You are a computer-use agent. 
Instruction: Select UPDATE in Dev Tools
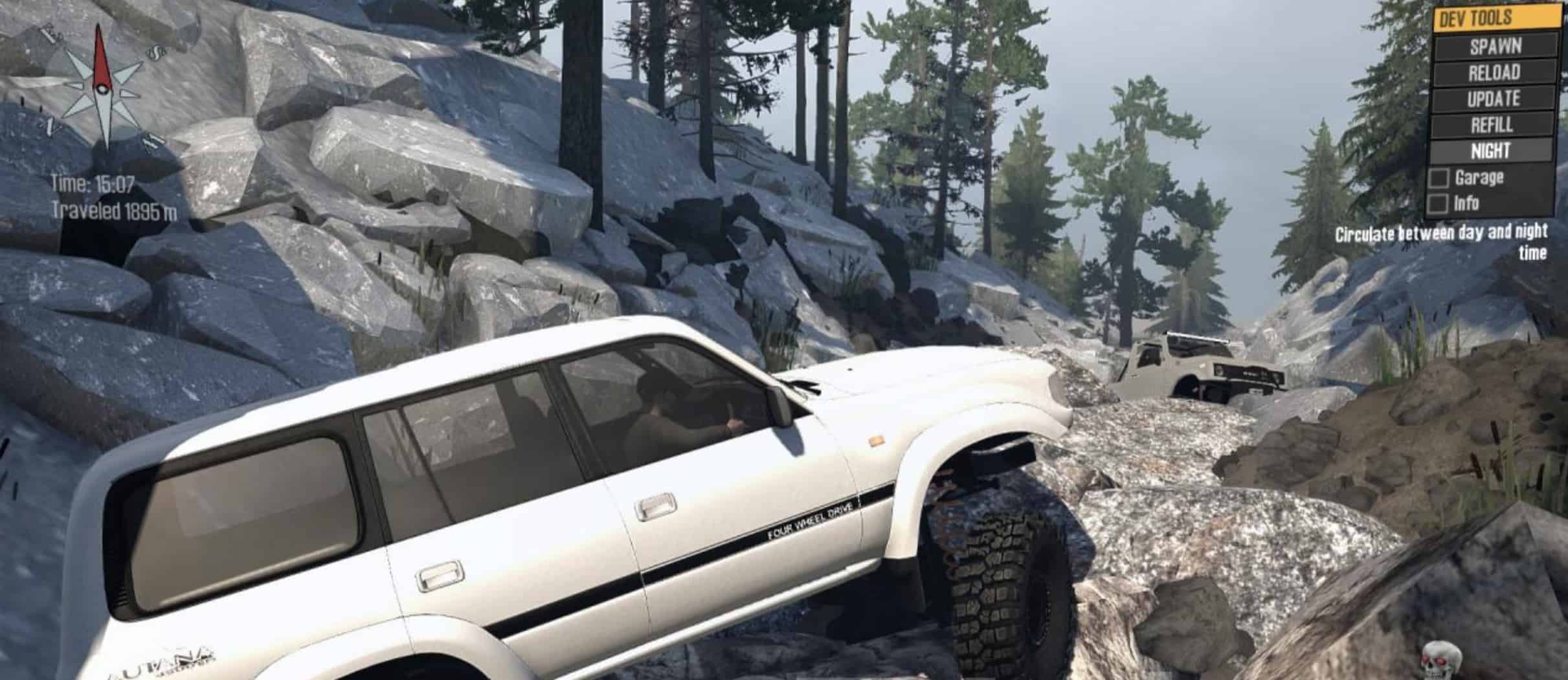[x=1494, y=99]
